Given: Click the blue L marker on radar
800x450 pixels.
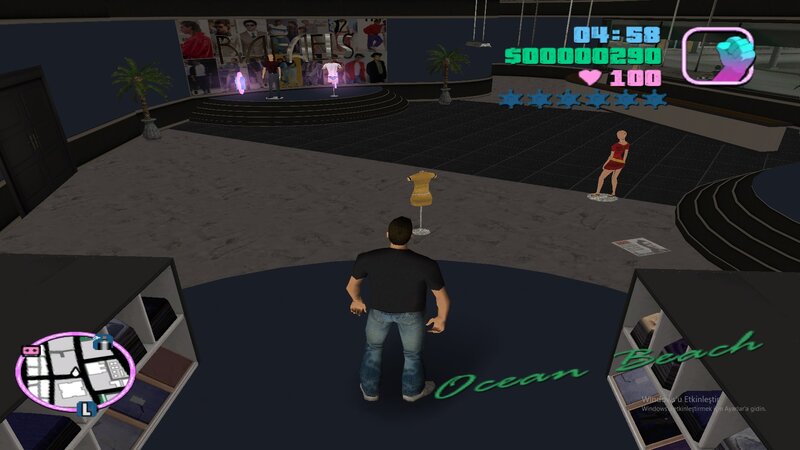Looking at the screenshot, I should click(x=87, y=408).
